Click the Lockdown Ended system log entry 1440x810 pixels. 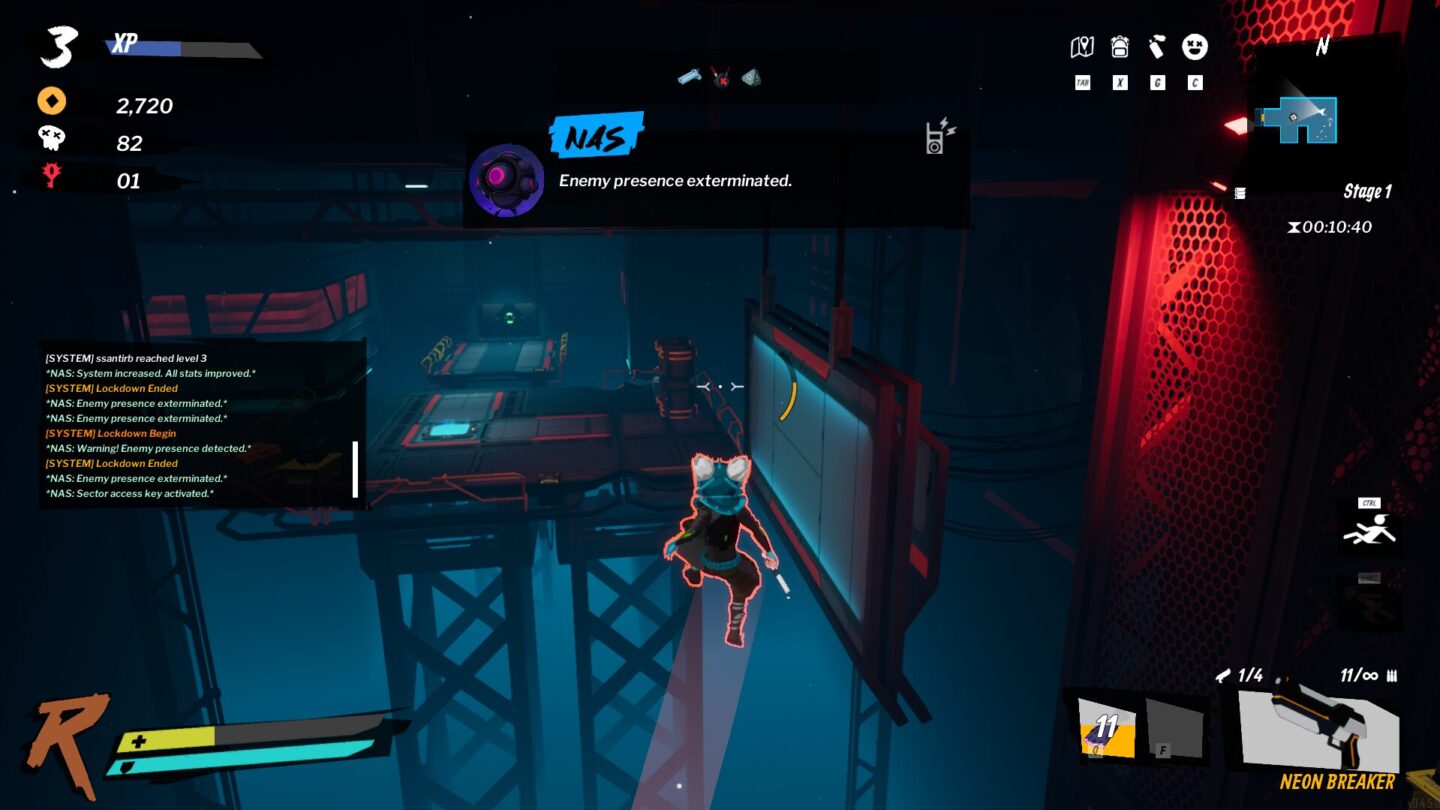109,388
